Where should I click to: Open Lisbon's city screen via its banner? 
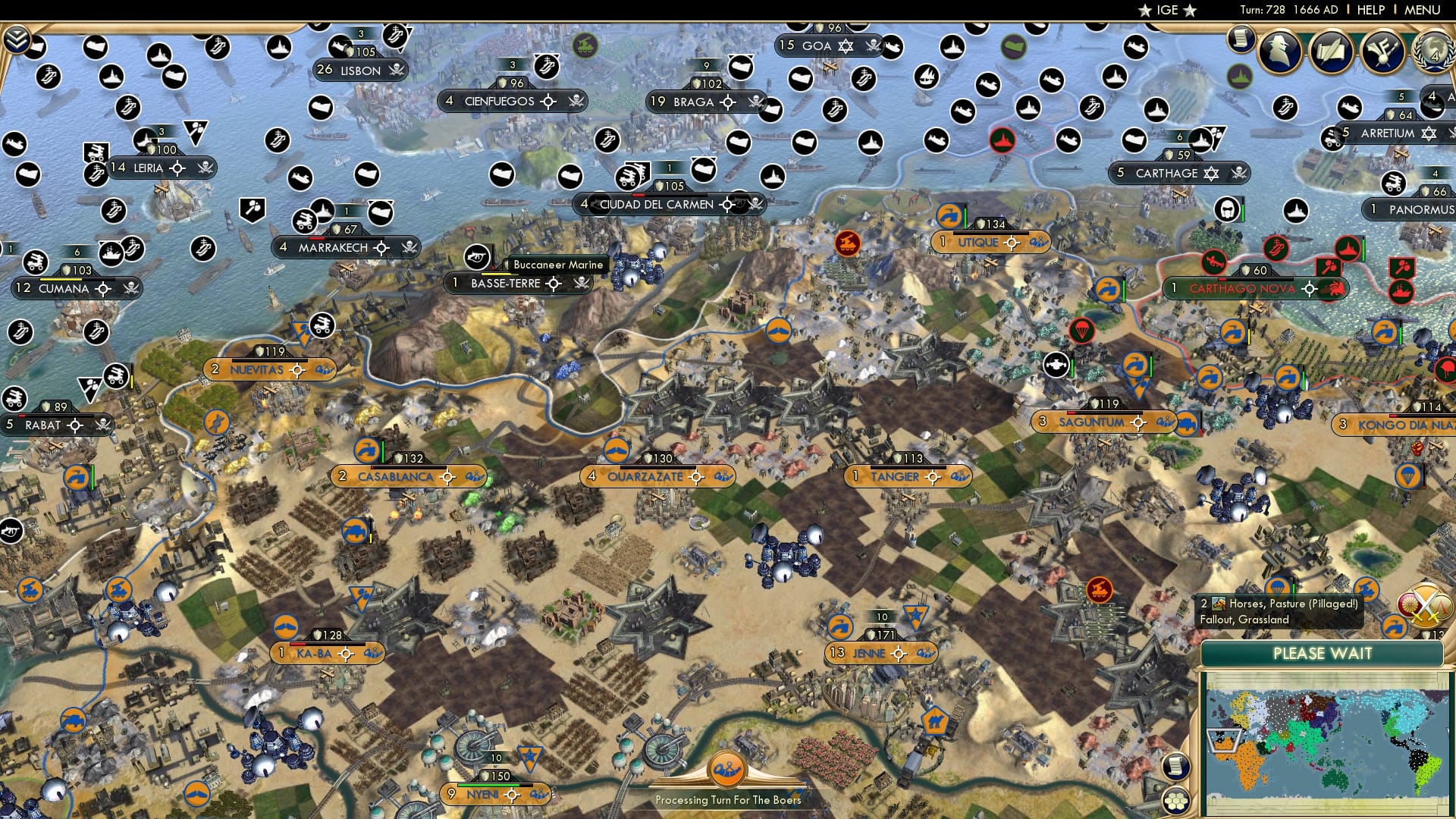point(362,71)
